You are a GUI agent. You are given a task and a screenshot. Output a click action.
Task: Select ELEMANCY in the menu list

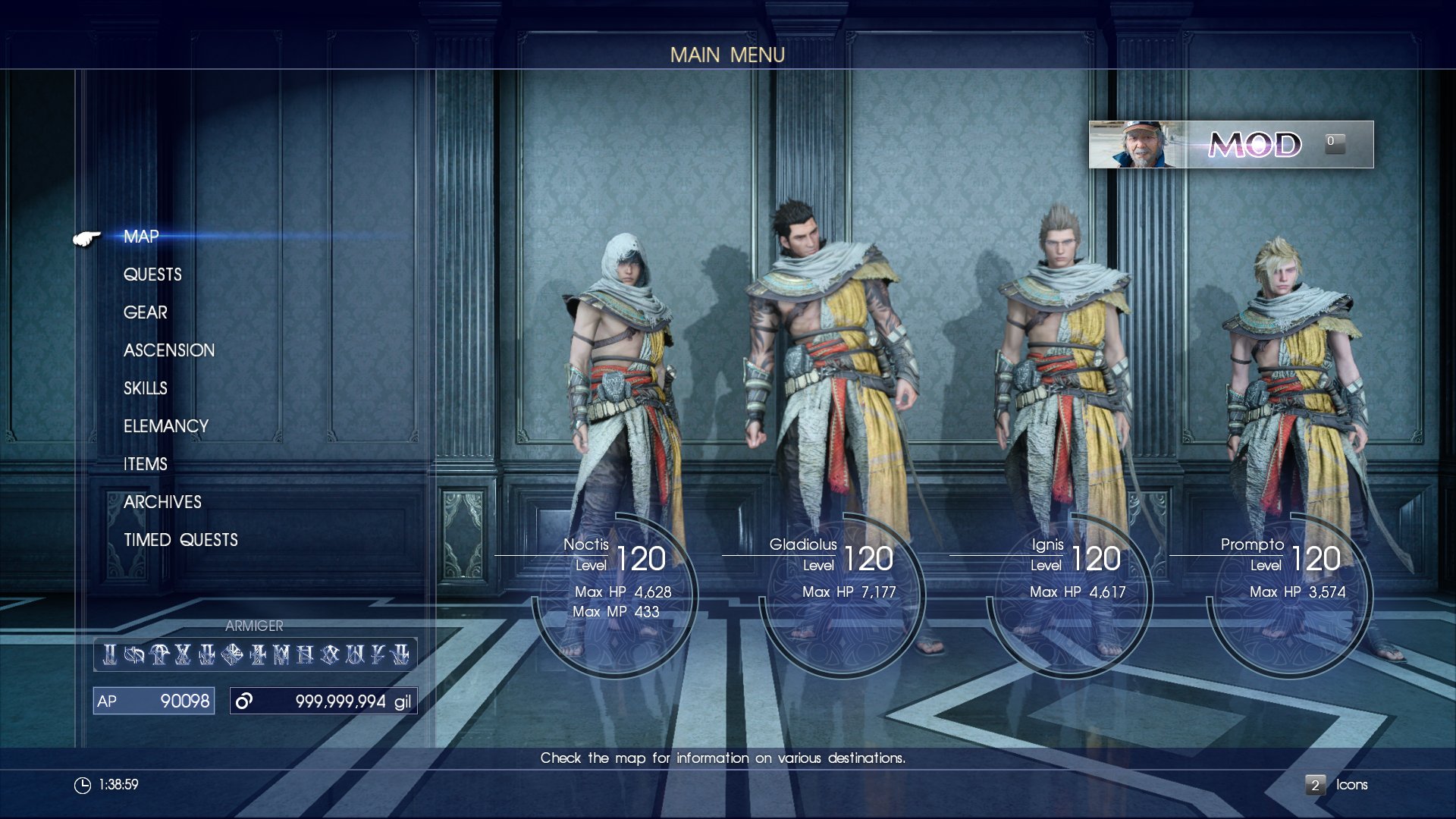pyautogui.click(x=166, y=426)
